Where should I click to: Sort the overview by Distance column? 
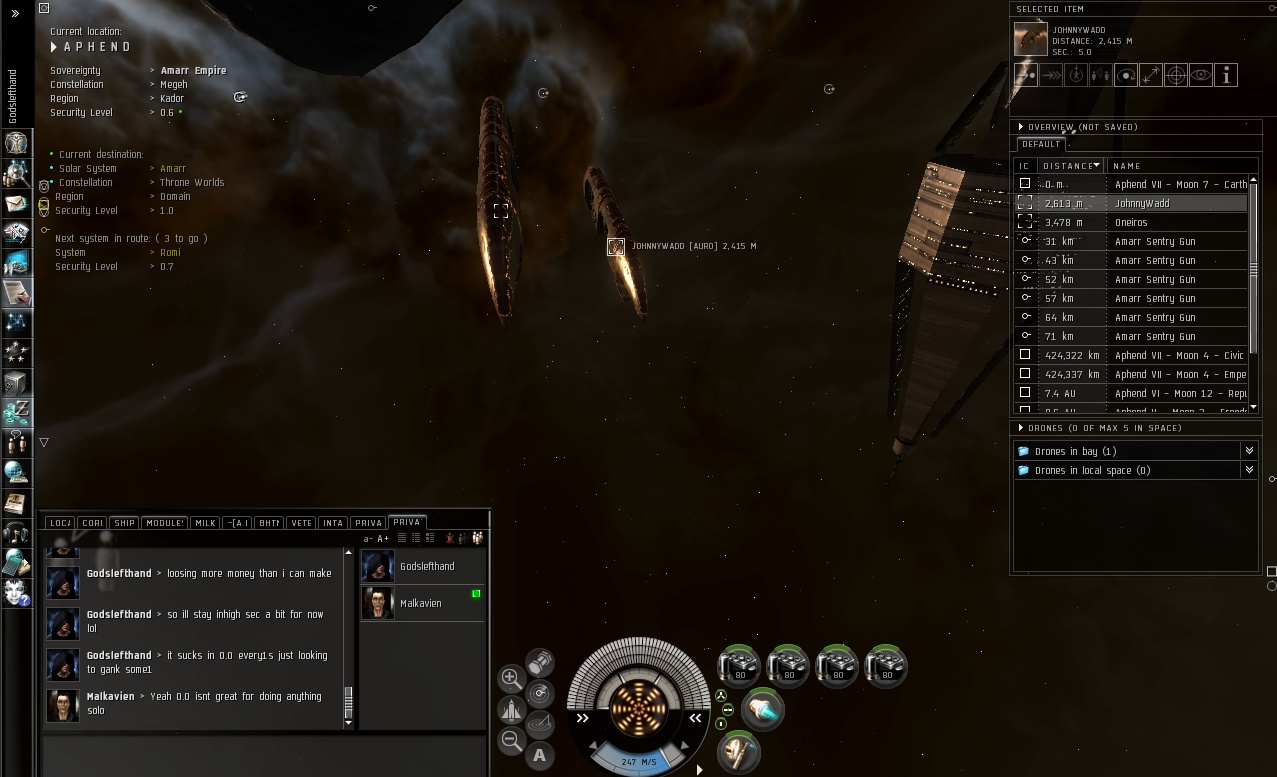click(1071, 166)
